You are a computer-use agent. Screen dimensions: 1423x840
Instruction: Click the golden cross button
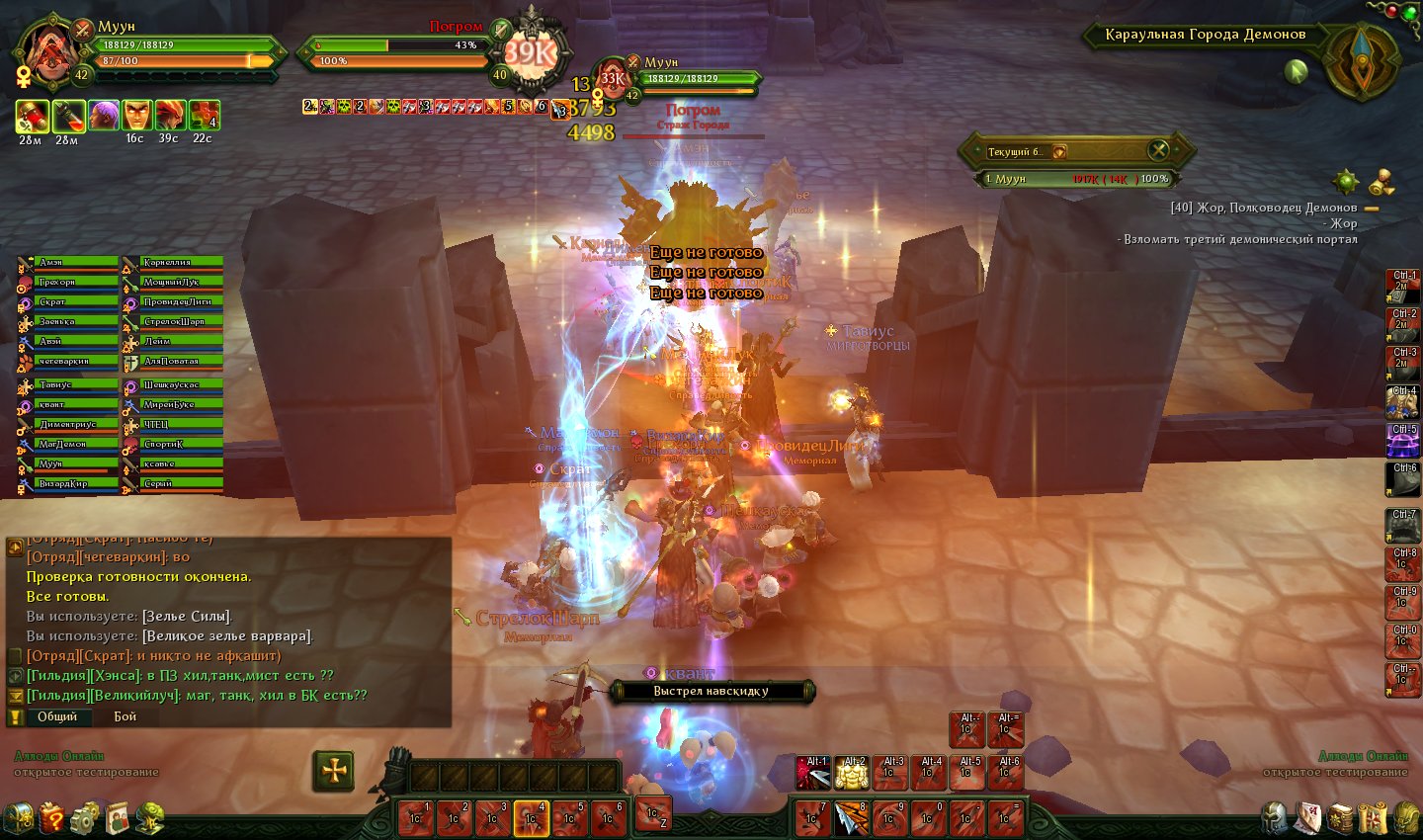334,771
